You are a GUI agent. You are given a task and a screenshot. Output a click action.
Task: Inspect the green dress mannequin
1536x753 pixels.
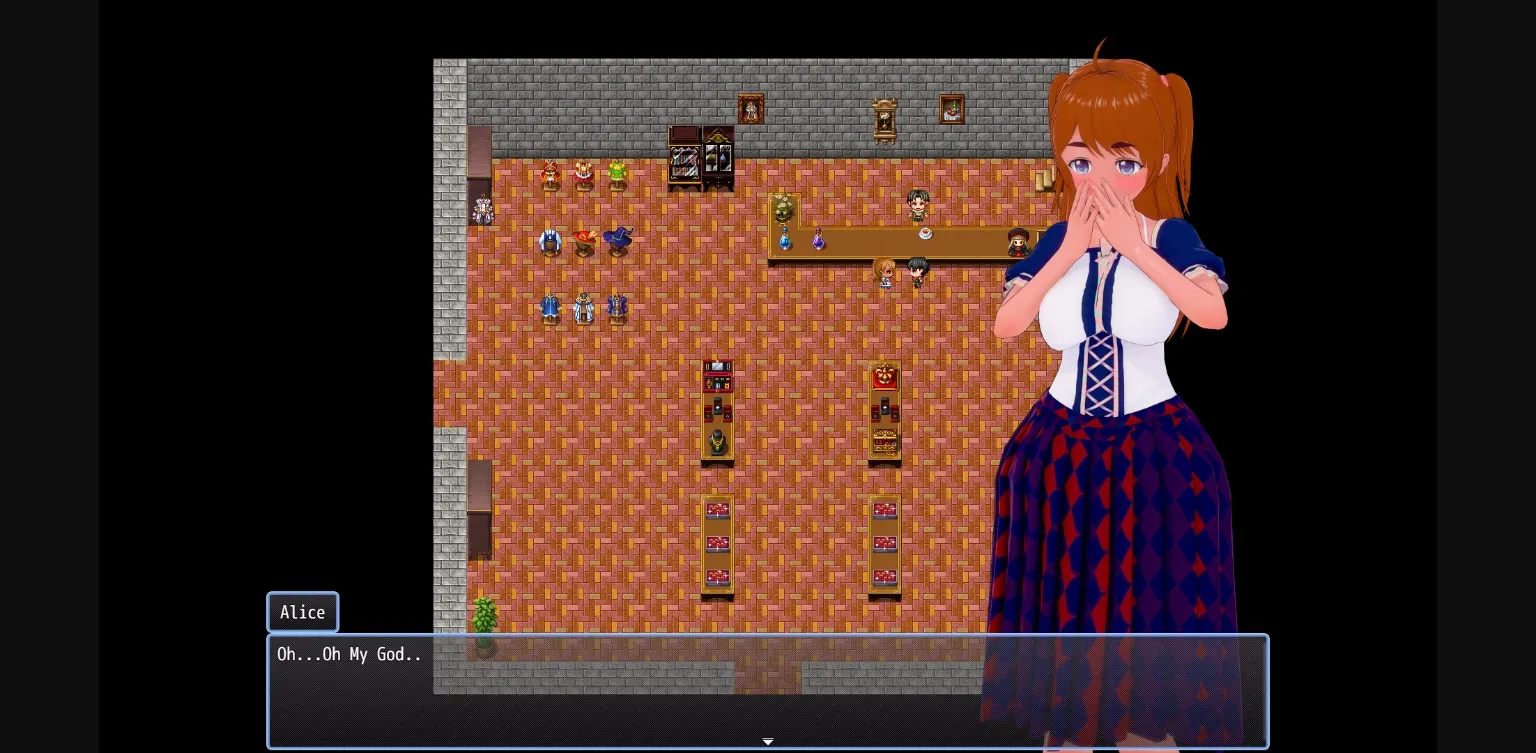616,172
